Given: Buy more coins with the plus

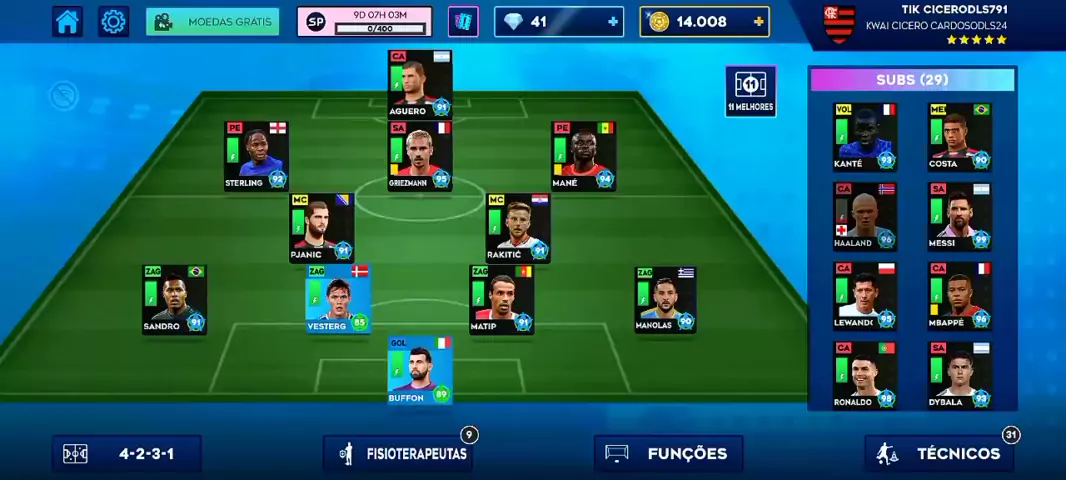Looking at the screenshot, I should (759, 21).
